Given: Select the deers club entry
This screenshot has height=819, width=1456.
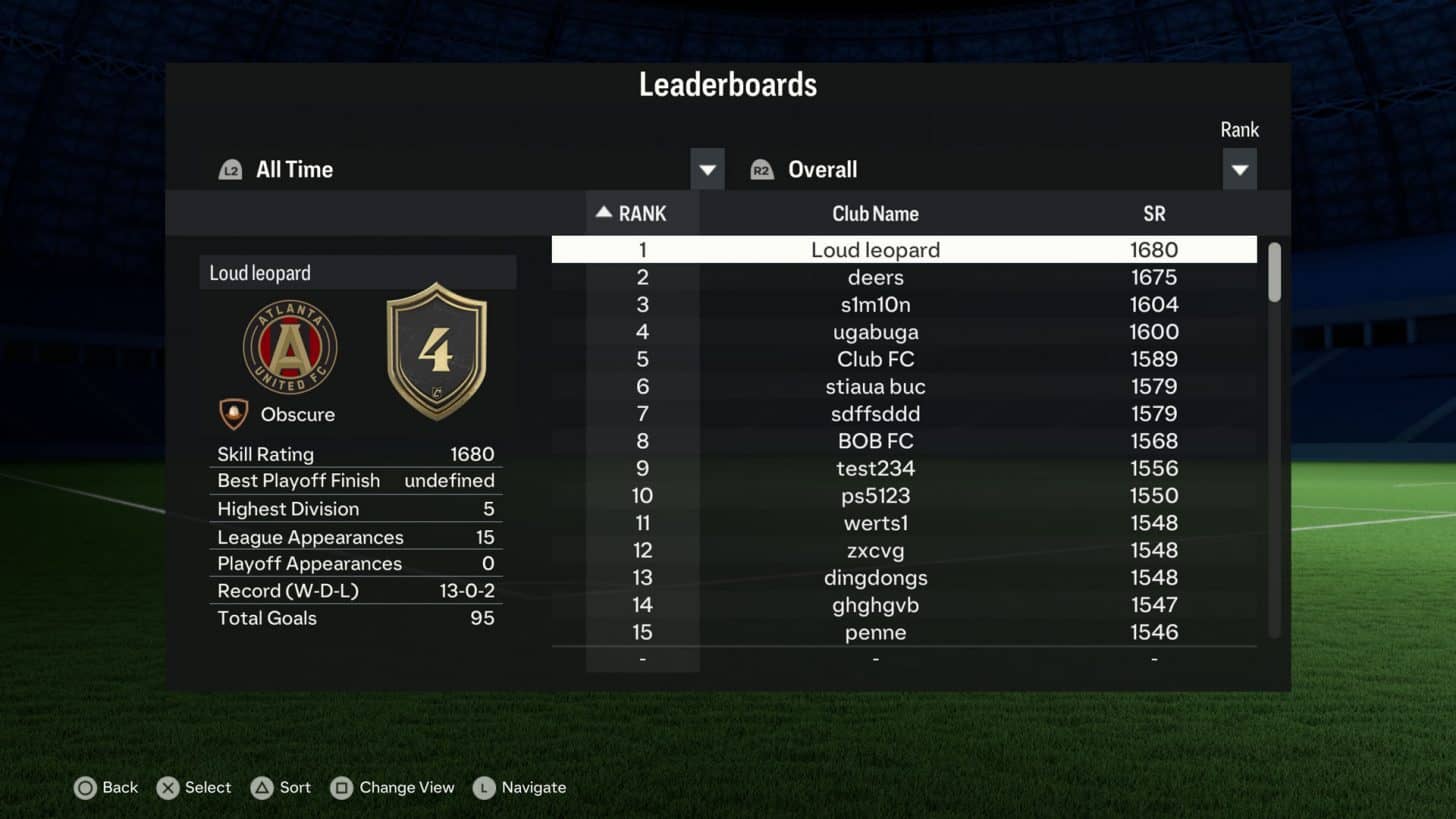Looking at the screenshot, I should (875, 277).
